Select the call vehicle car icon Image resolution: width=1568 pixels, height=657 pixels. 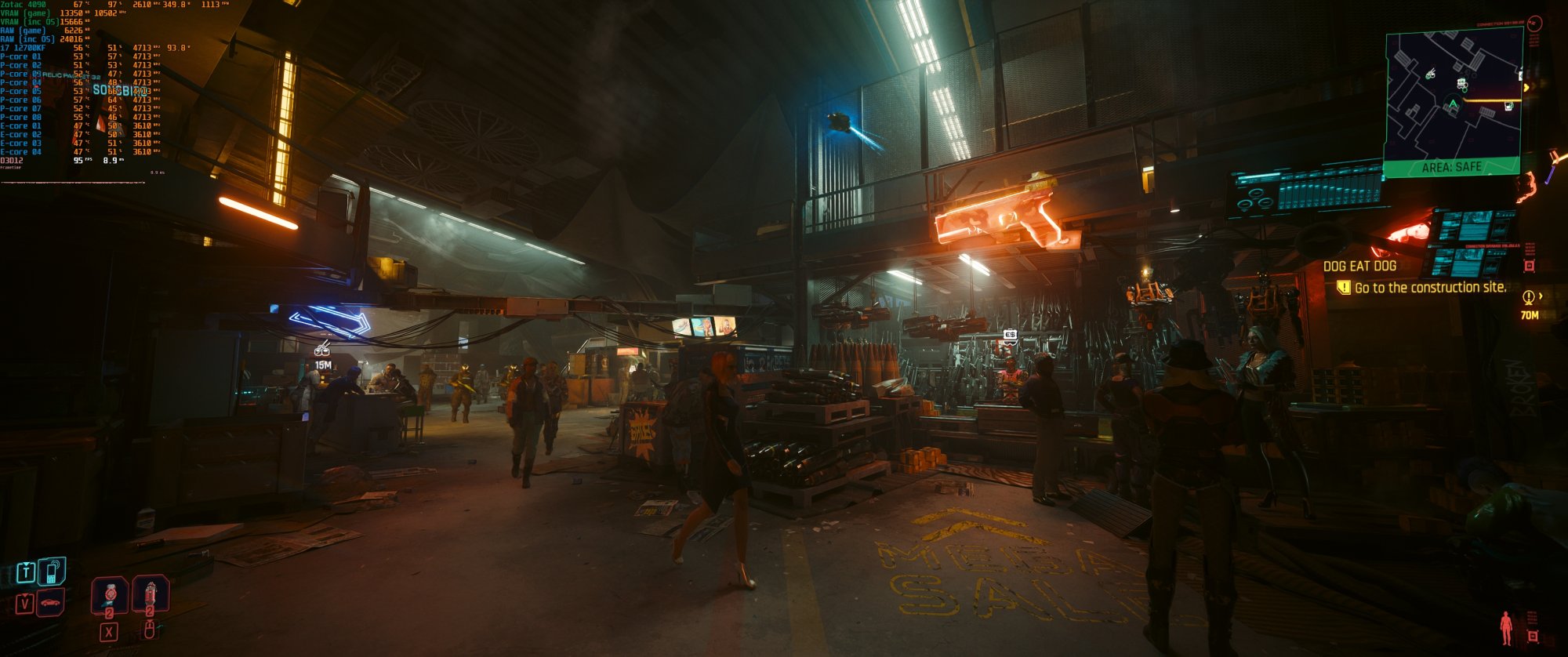click(x=51, y=603)
